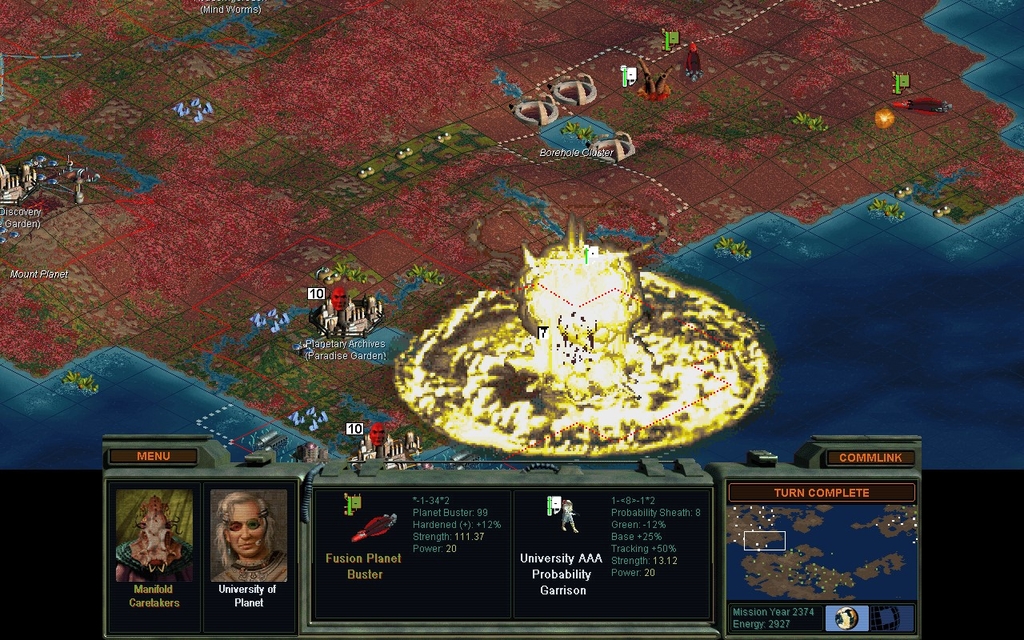1024x640 pixels.
Task: Open the COMMLINK panel
Action: coord(870,458)
